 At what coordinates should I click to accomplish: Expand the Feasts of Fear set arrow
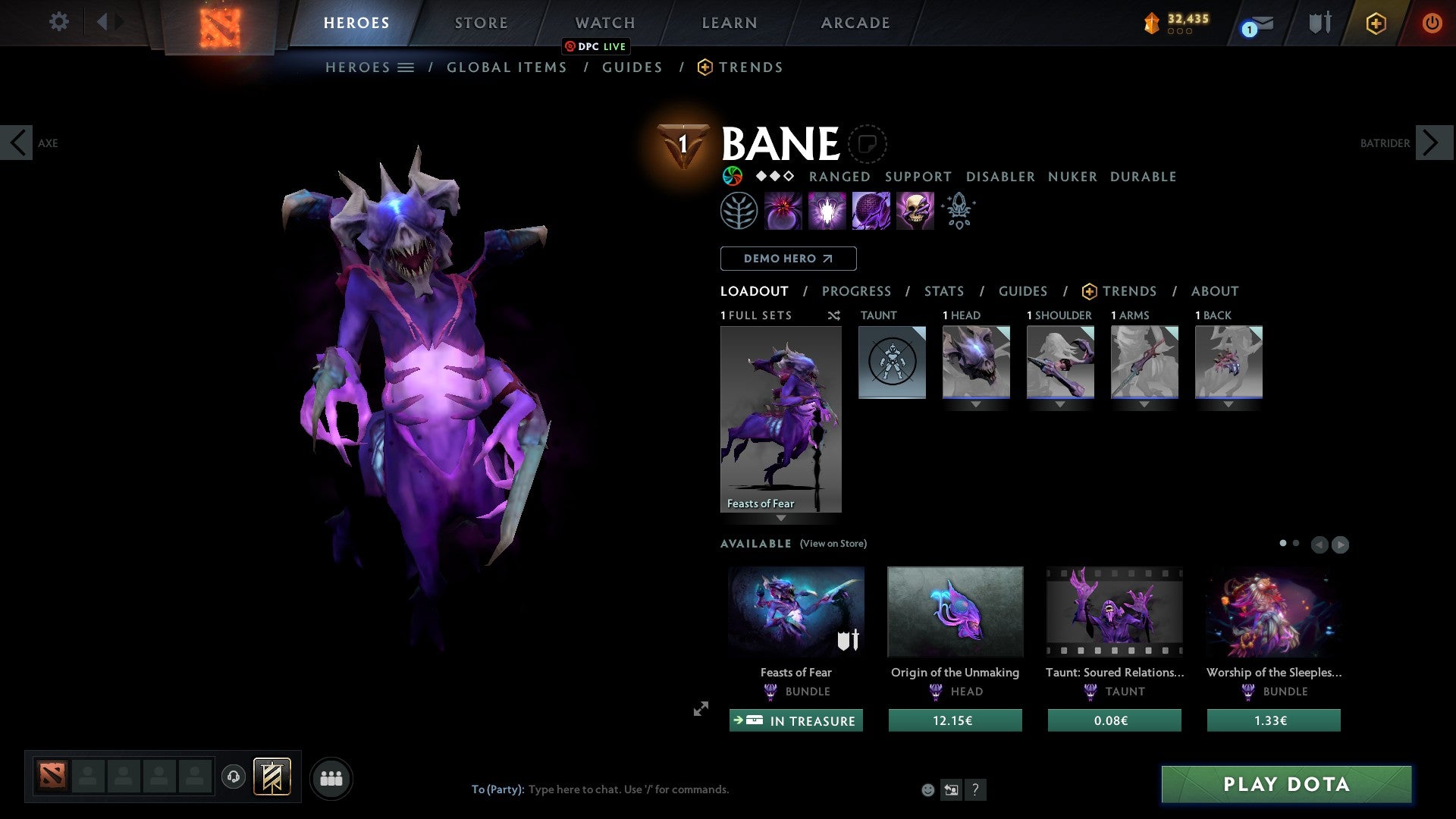pyautogui.click(x=781, y=518)
